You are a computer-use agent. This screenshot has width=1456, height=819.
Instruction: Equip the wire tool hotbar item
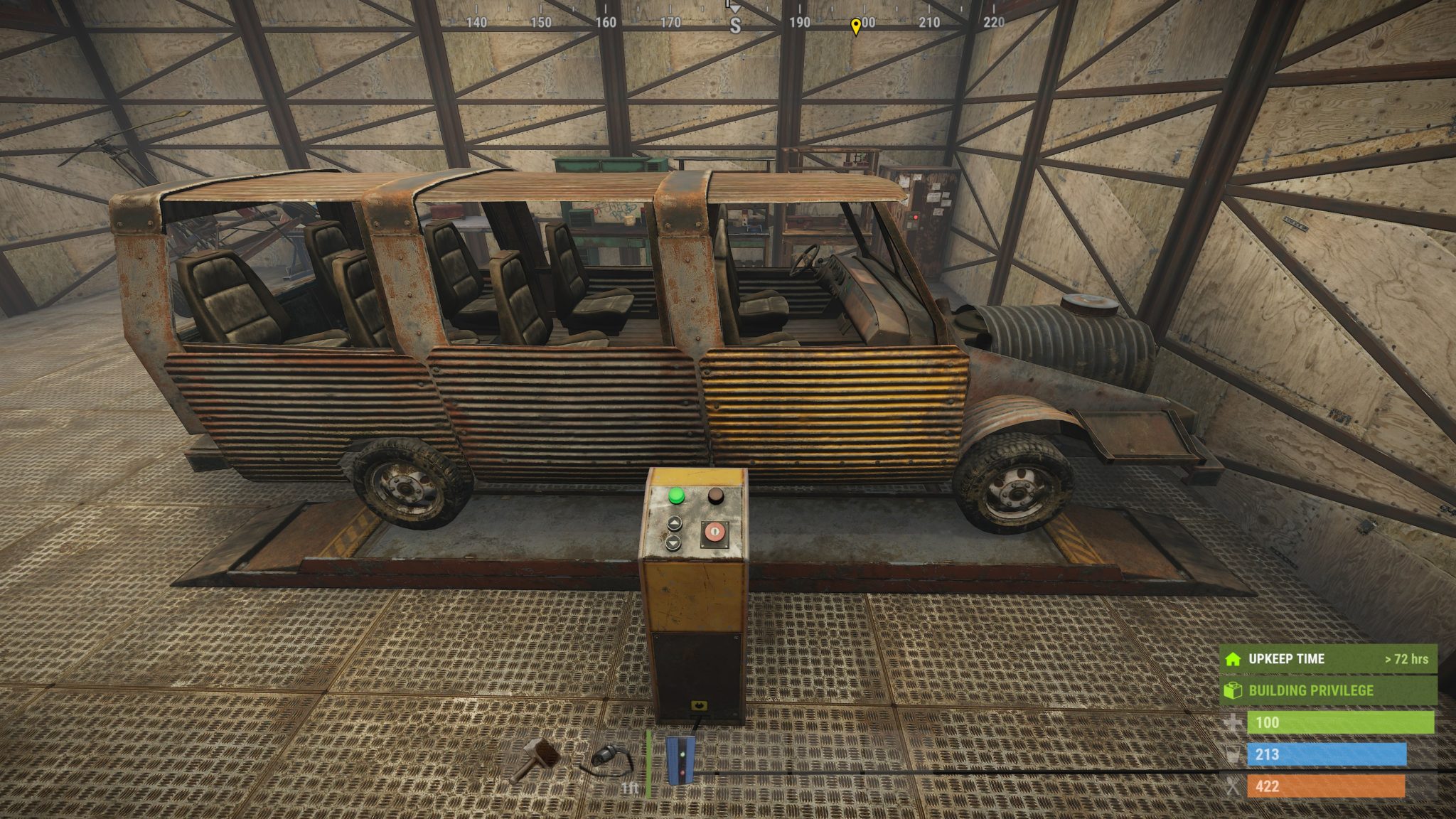pos(608,759)
